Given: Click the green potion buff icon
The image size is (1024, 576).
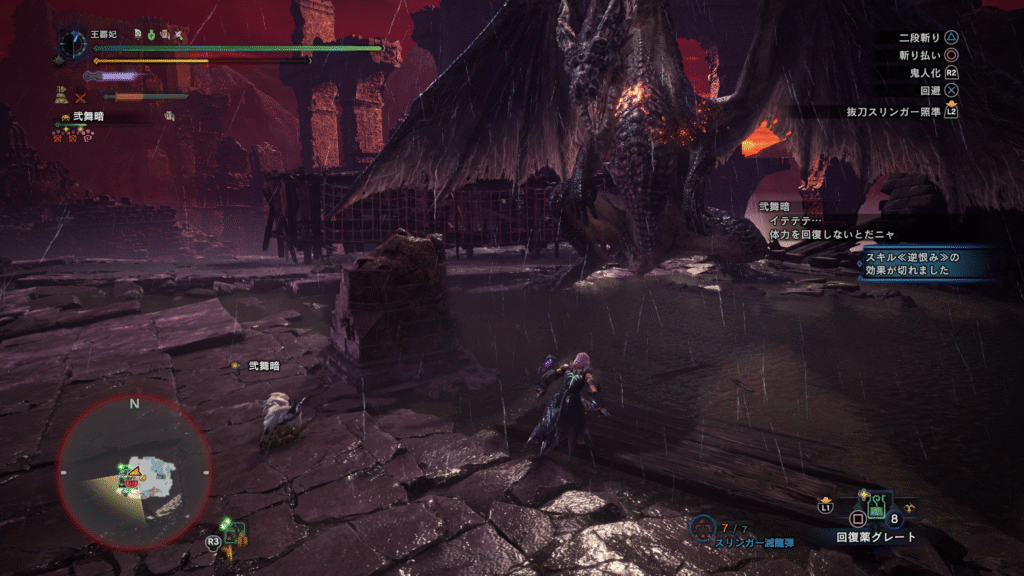Looking at the screenshot, I should pos(149,34).
